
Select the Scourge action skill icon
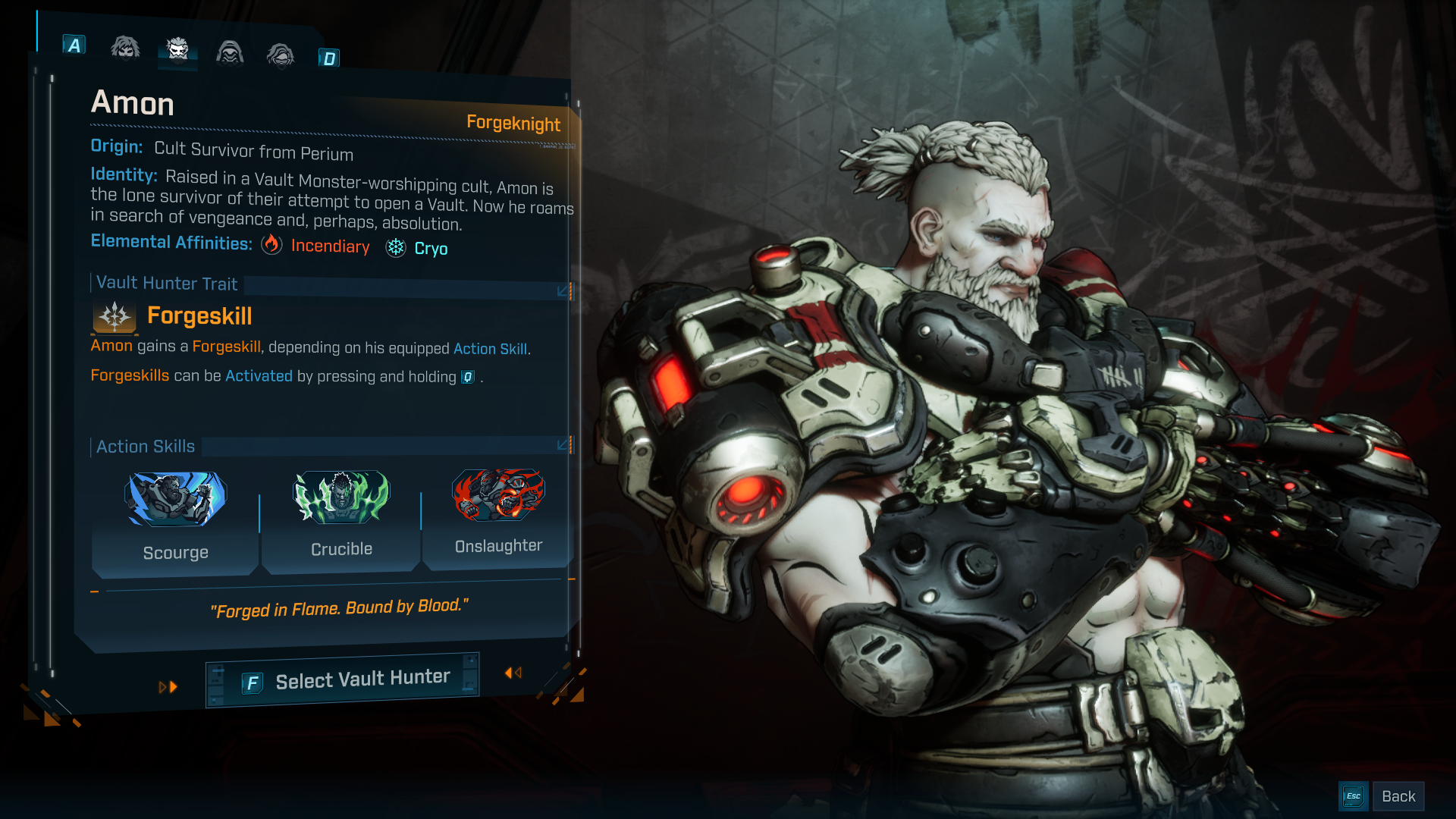tap(174, 498)
